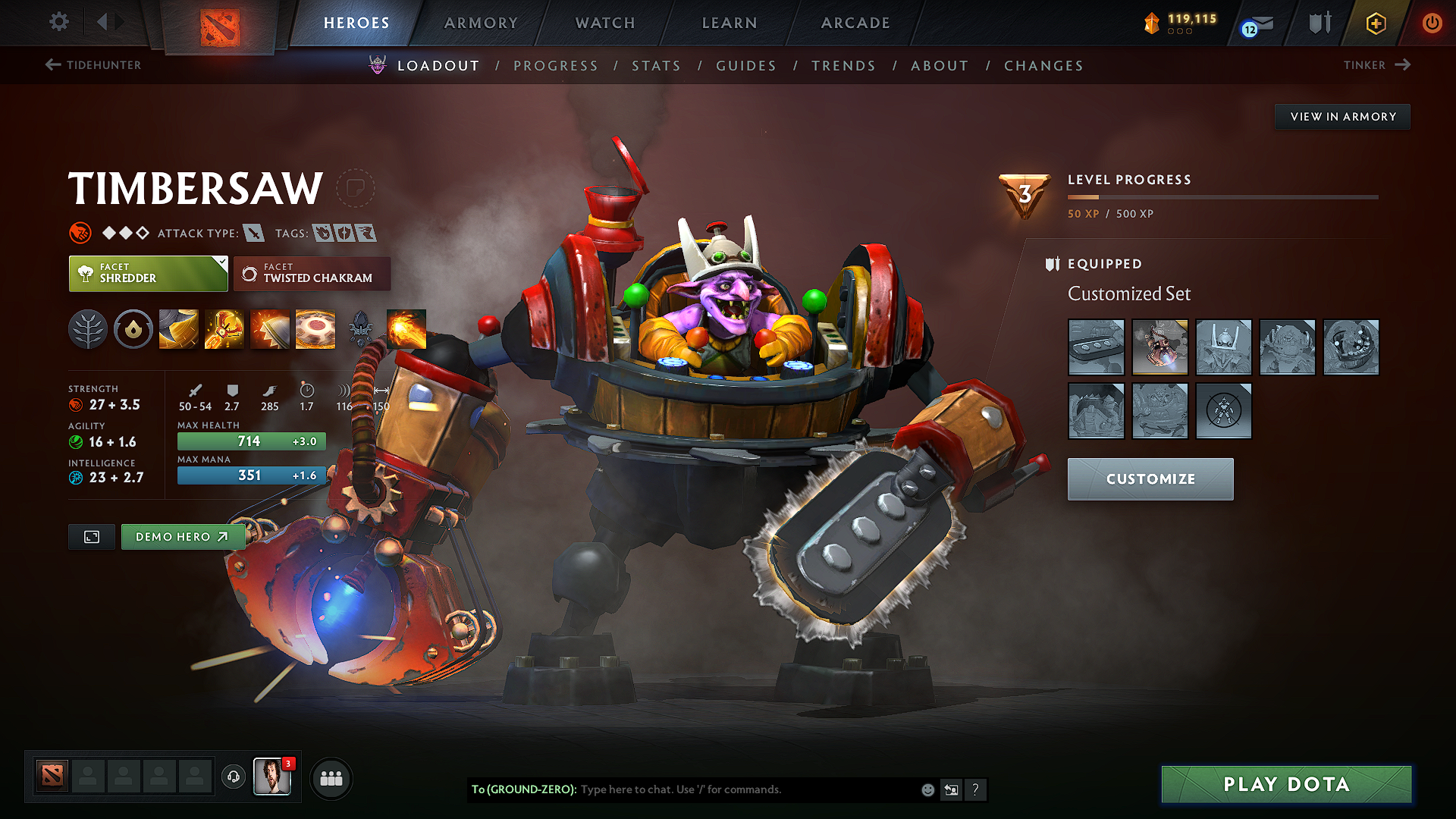Viewport: 1456px width, 819px height.
Task: Toggle the loadout fullscreen preview icon
Action: [91, 537]
